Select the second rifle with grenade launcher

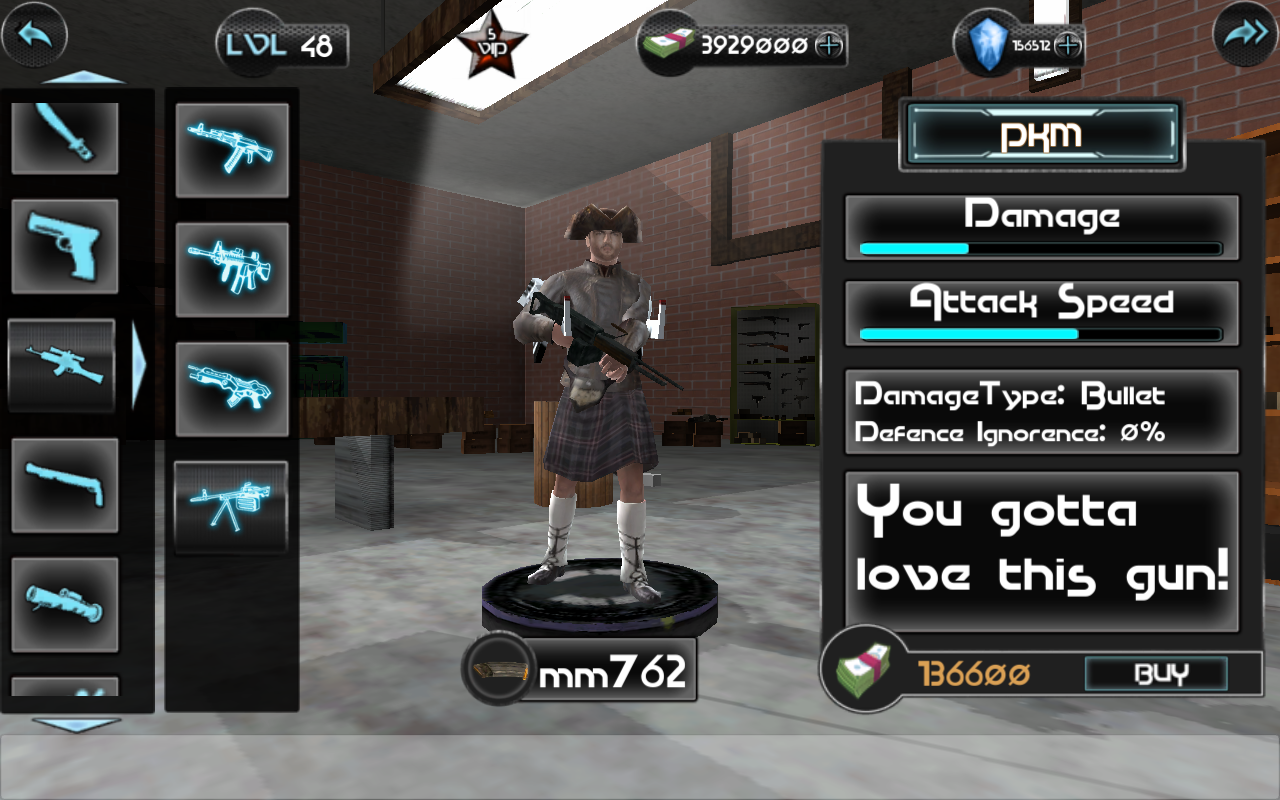click(x=231, y=268)
